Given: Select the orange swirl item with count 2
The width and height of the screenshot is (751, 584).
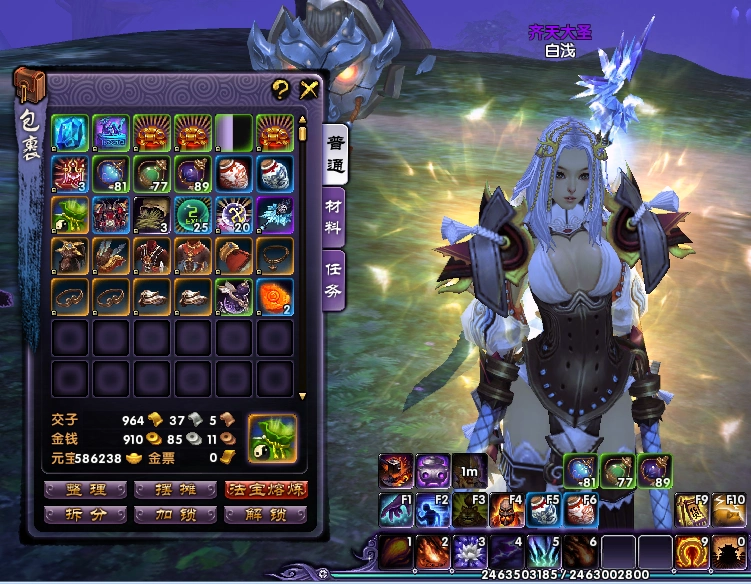Looking at the screenshot, I should 275,297.
